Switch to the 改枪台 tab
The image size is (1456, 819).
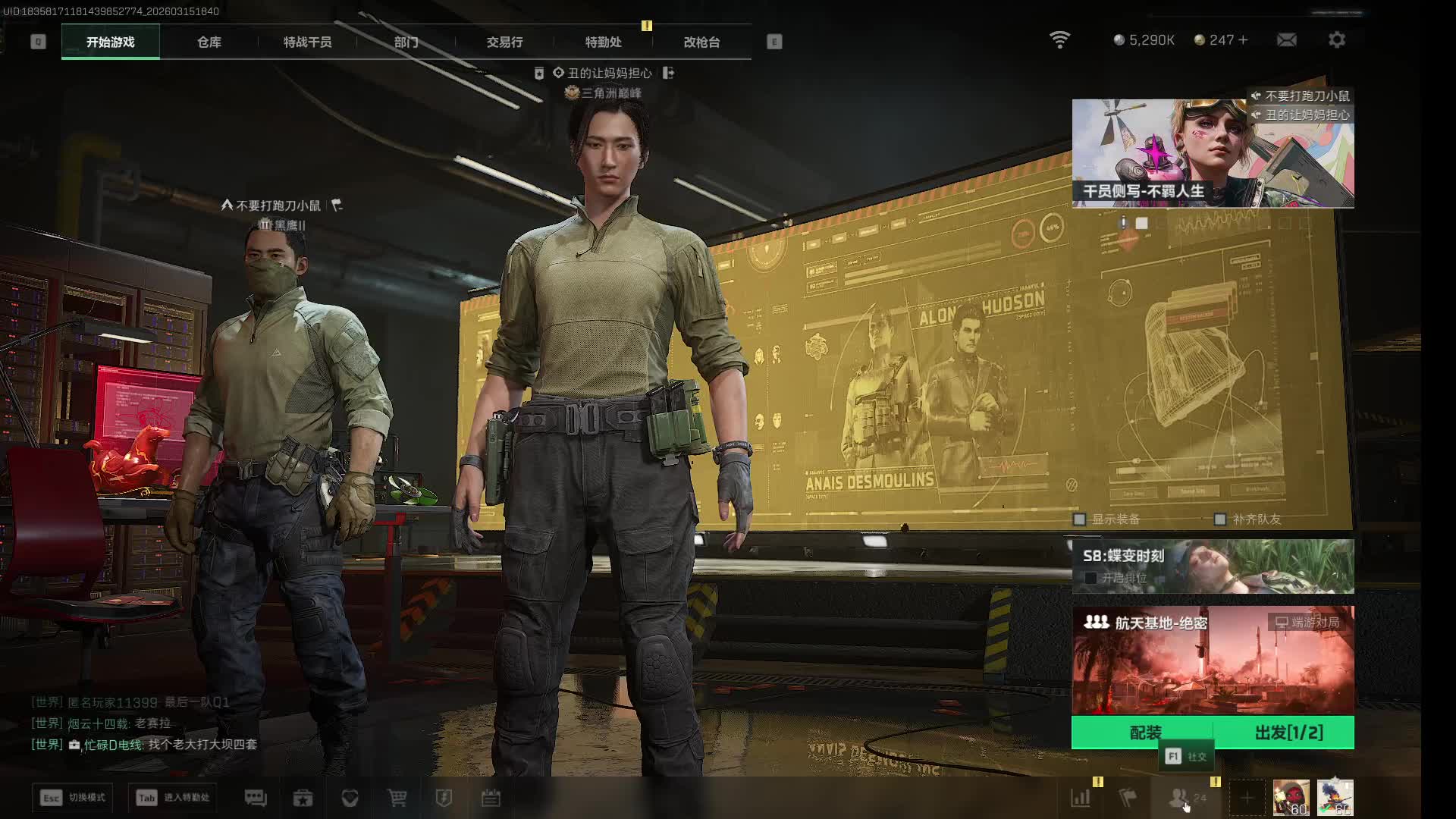coord(701,42)
